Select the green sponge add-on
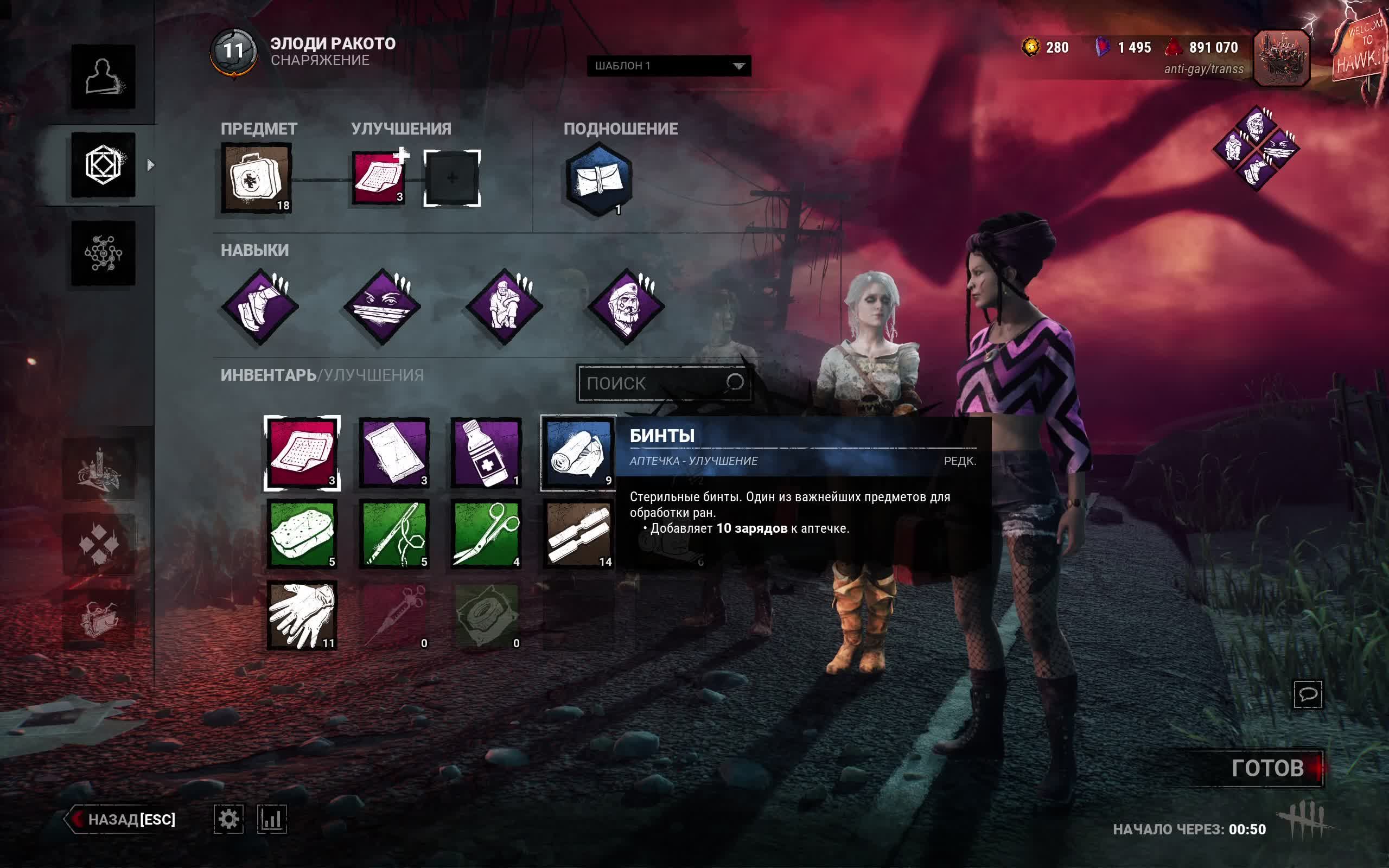Viewport: 1389px width, 868px height. pyautogui.click(x=302, y=534)
